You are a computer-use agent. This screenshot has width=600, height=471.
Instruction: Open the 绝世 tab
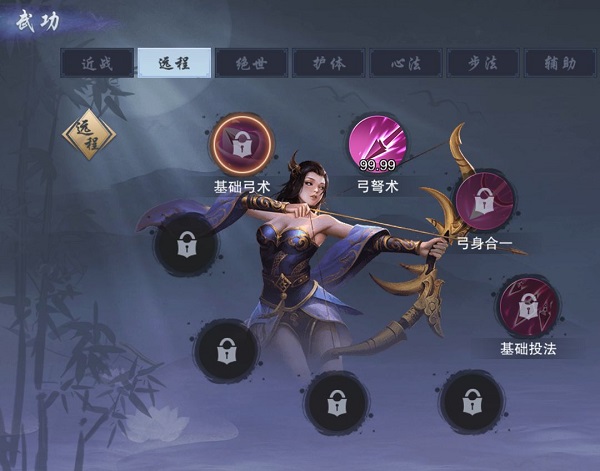(x=251, y=63)
